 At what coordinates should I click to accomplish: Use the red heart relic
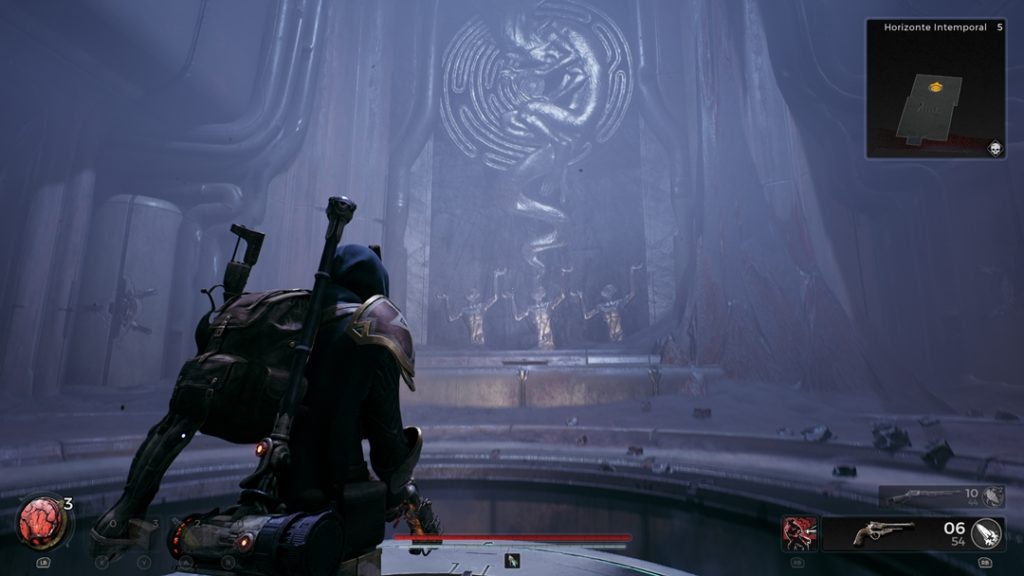point(41,524)
